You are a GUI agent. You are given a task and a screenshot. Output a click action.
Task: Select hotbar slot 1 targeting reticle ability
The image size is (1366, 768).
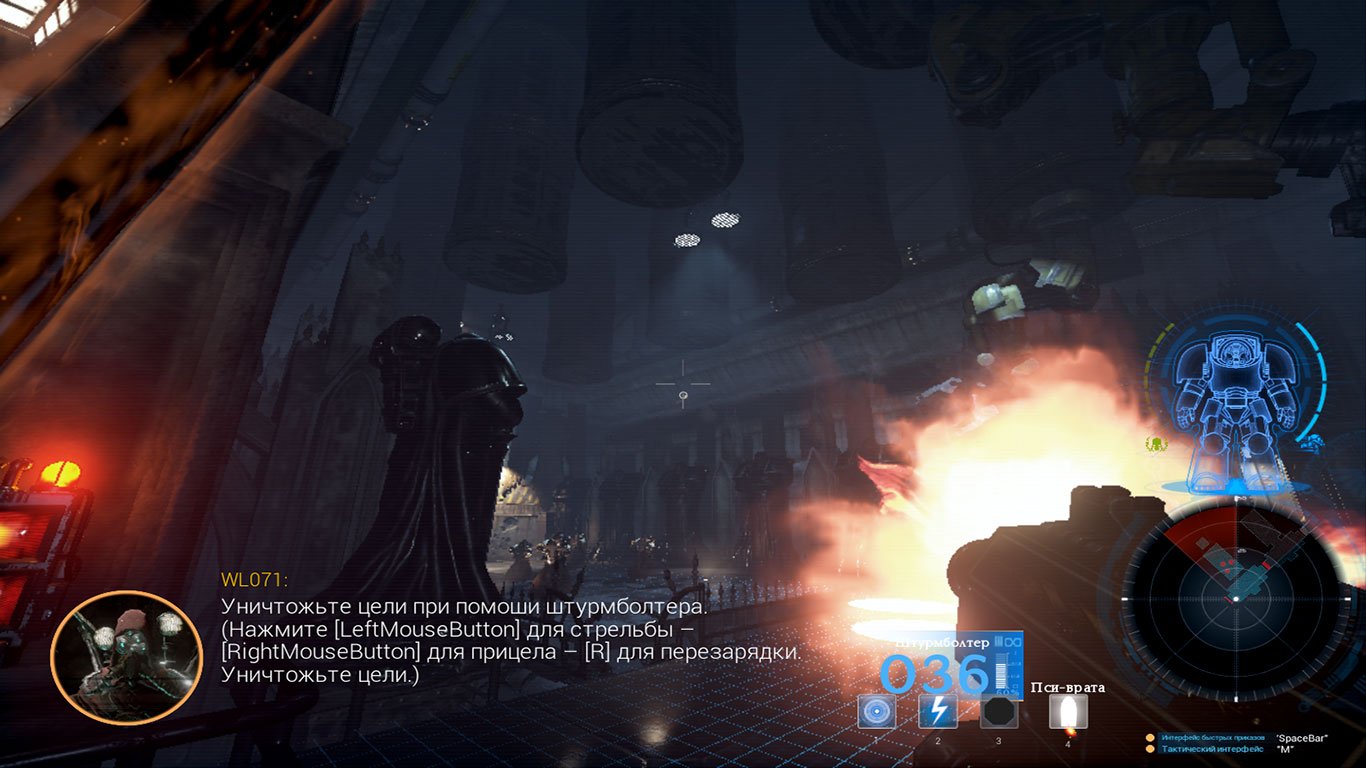877,712
